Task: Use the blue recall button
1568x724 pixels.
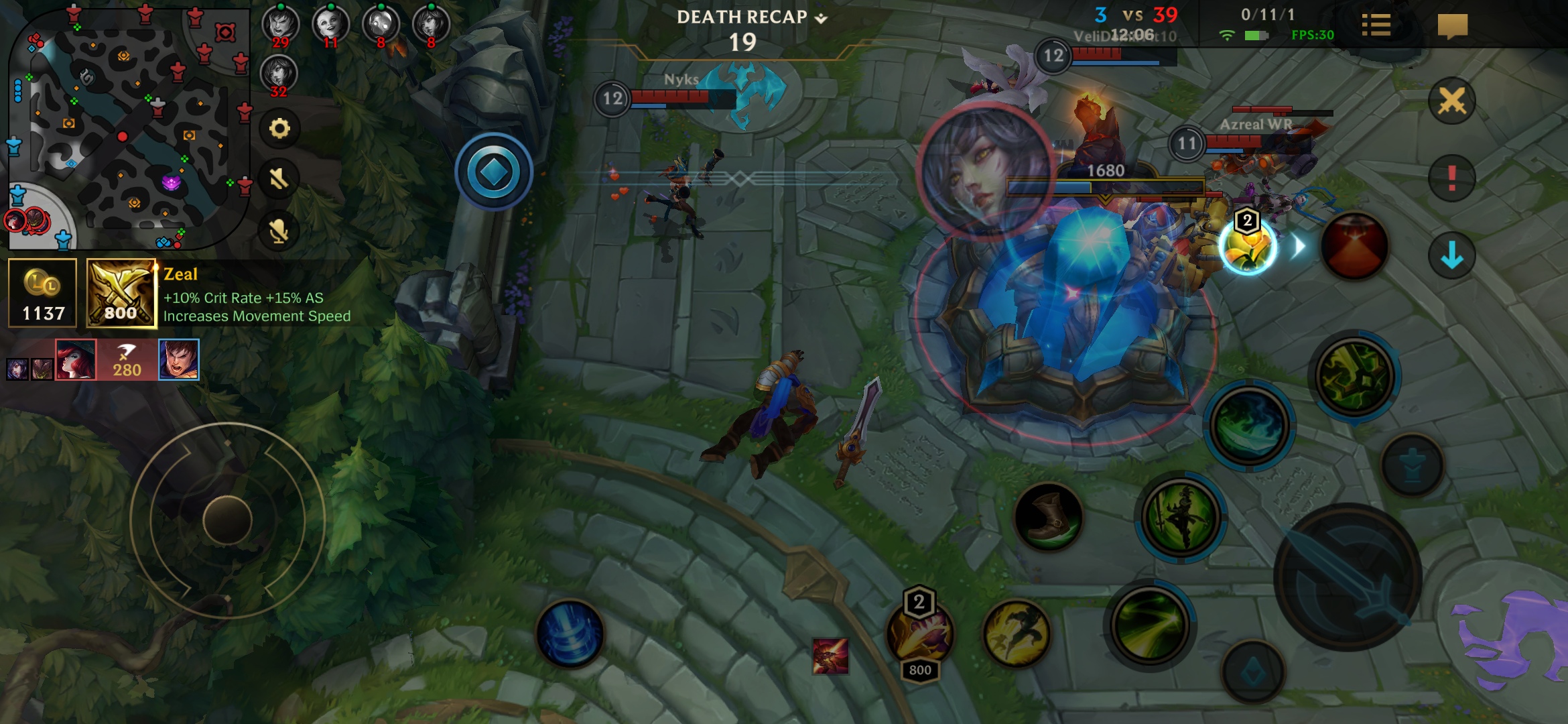Action: tap(570, 633)
